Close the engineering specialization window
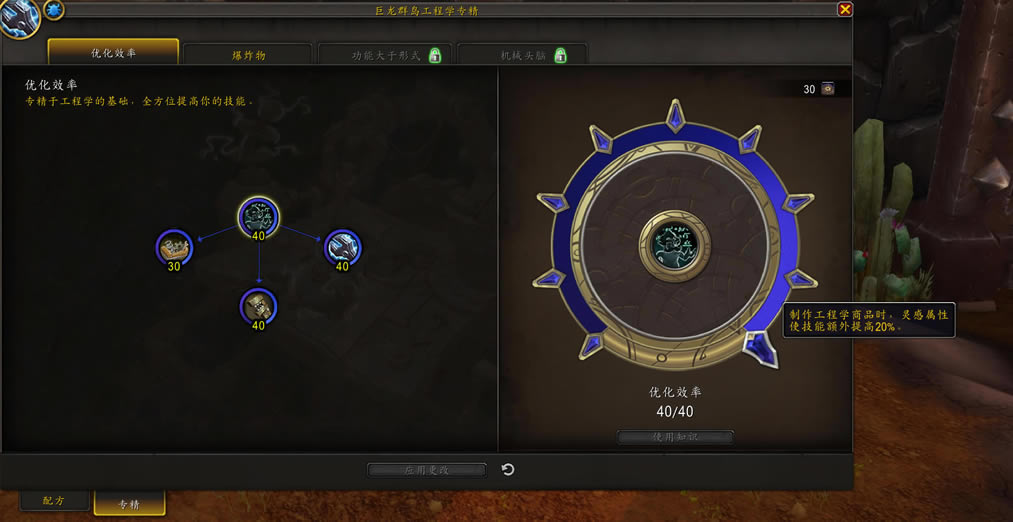This screenshot has height=522, width=1013. click(x=845, y=9)
